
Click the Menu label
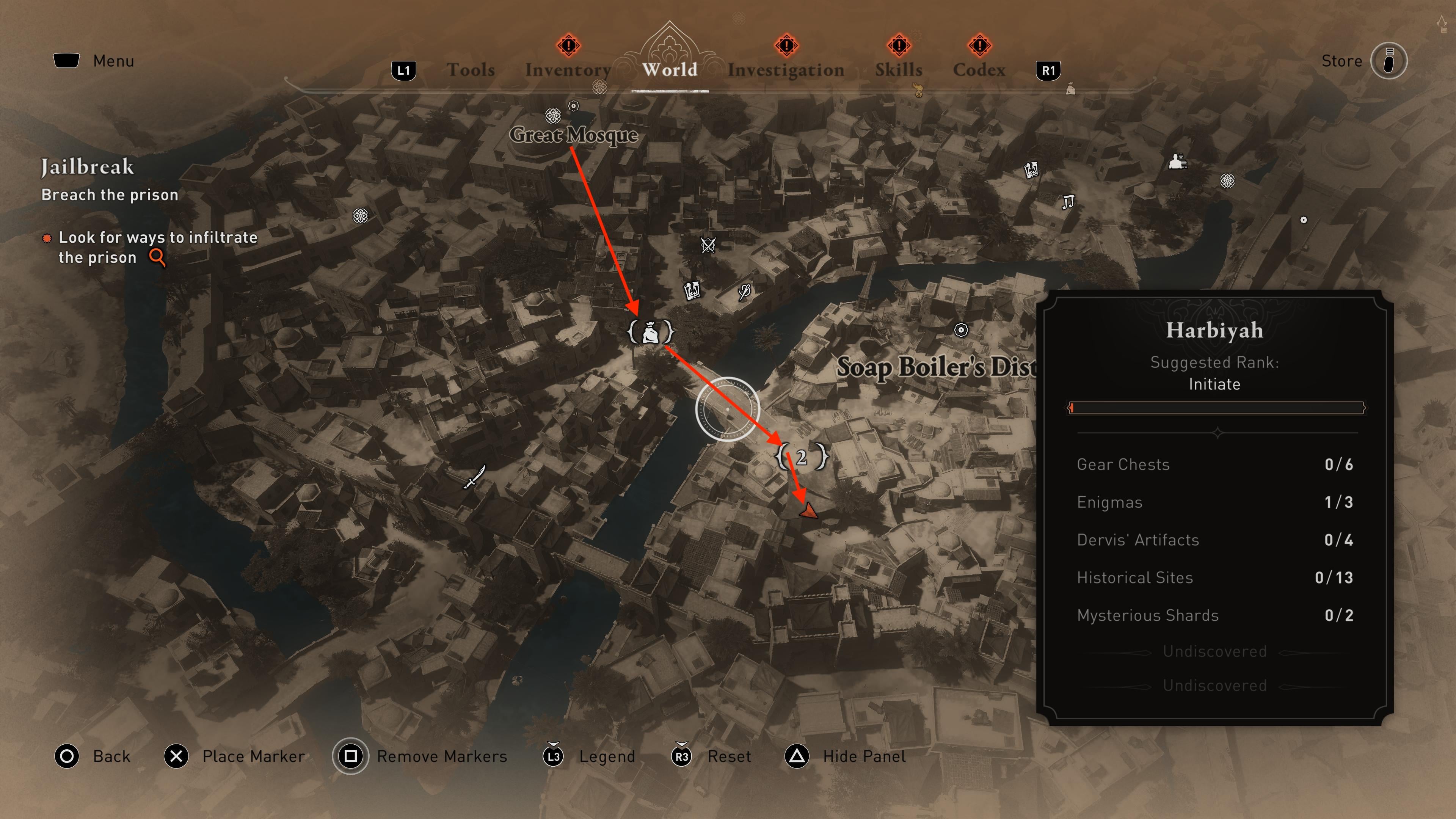coord(113,61)
